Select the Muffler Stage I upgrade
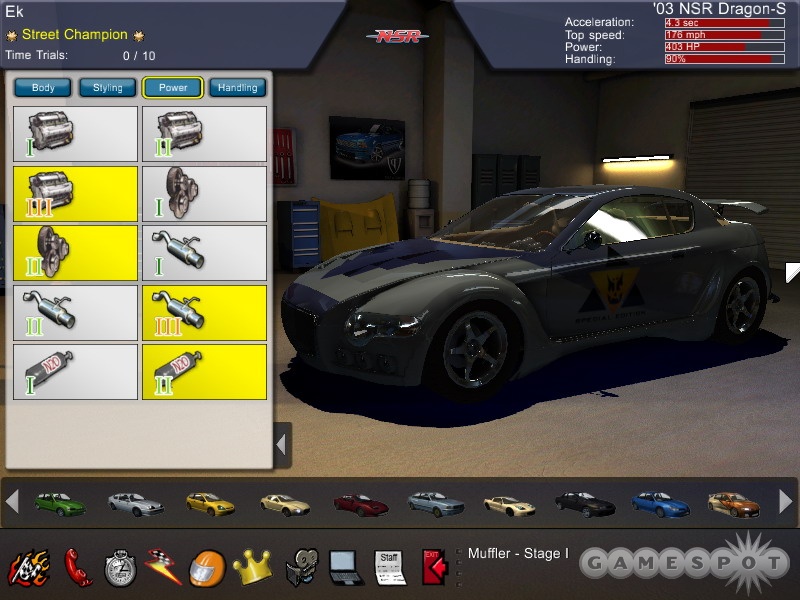 (204, 253)
